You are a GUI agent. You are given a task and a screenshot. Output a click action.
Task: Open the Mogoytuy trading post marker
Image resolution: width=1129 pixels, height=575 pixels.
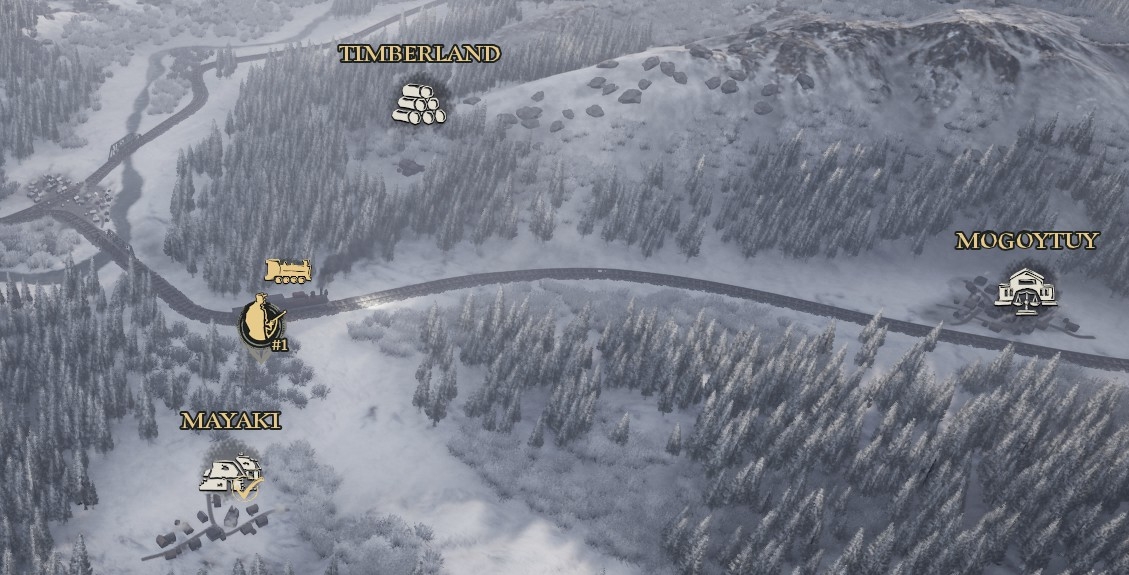coord(1025,290)
